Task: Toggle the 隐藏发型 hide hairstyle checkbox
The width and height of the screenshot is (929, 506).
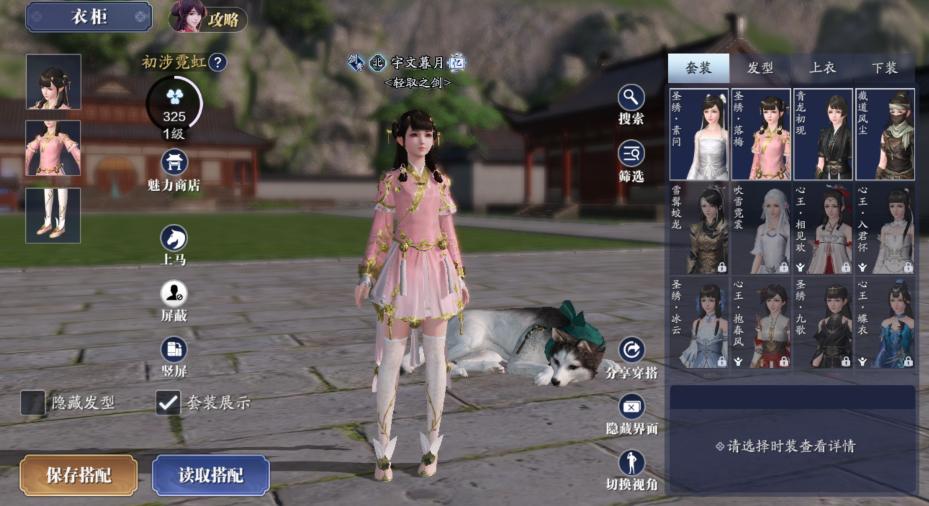Action: [x=33, y=403]
